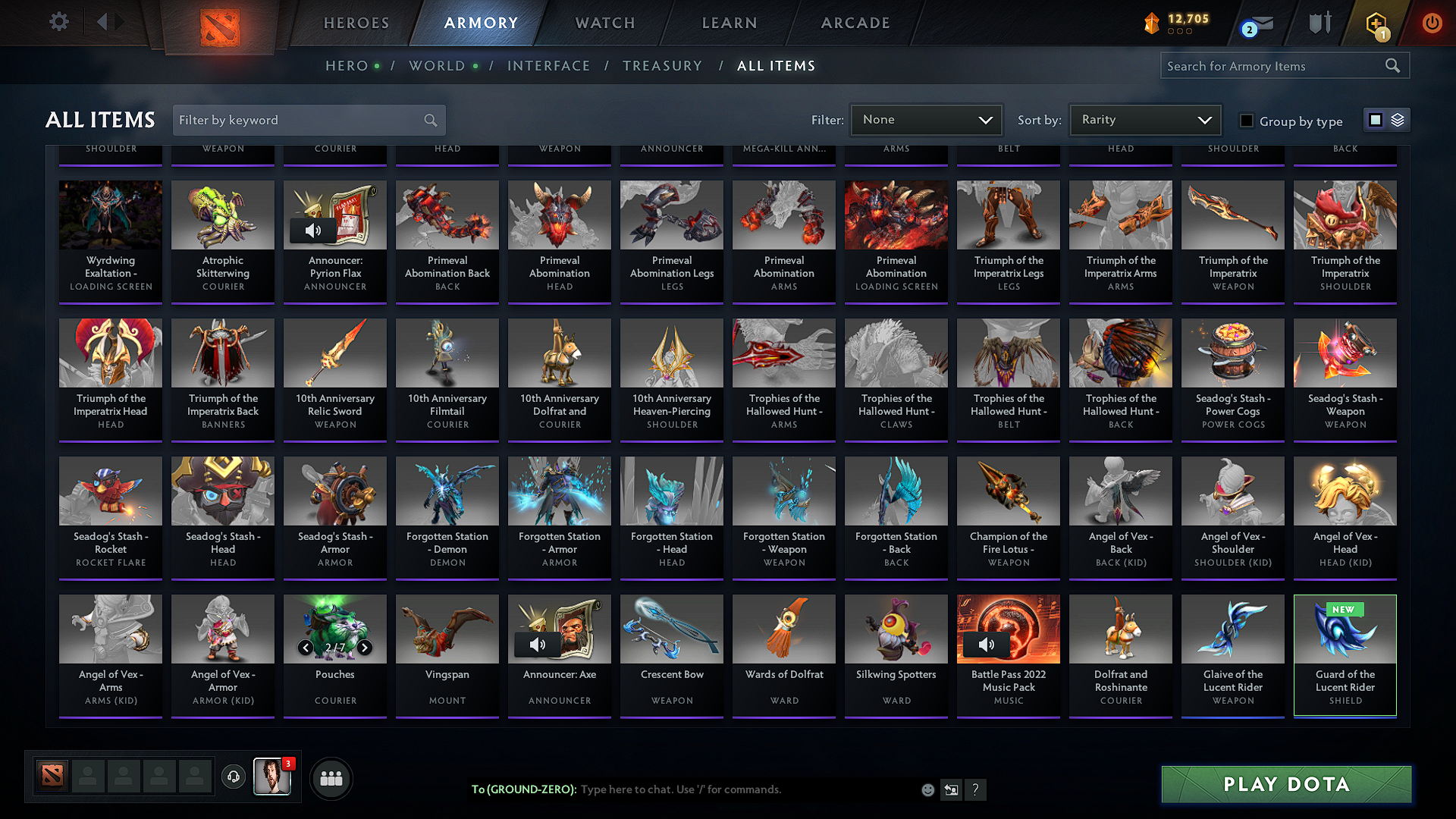
Task: Open the Sort by Rarity dropdown
Action: coord(1144,119)
